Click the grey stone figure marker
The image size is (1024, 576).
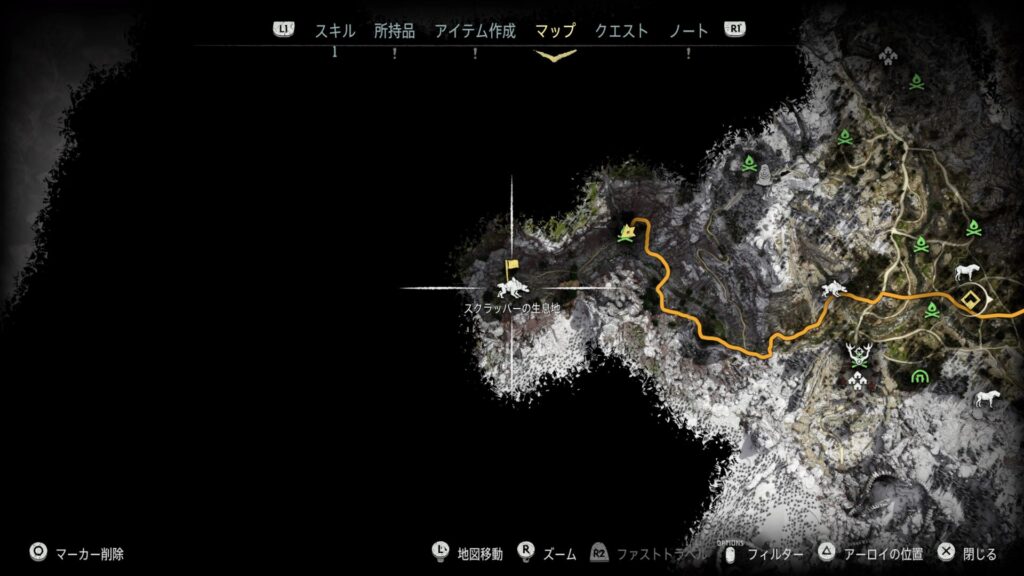point(765,176)
